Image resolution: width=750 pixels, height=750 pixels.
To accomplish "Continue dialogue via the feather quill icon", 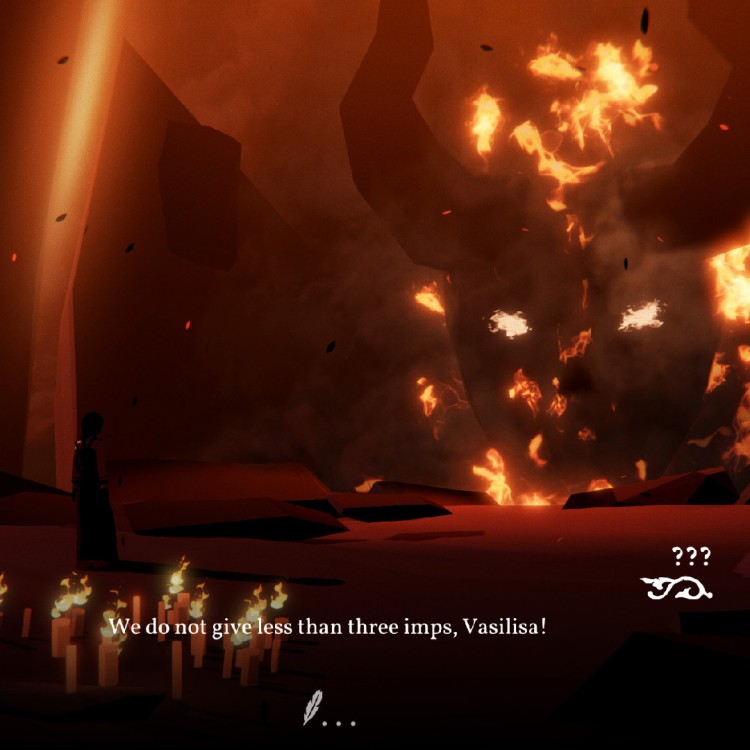I will 313,708.
